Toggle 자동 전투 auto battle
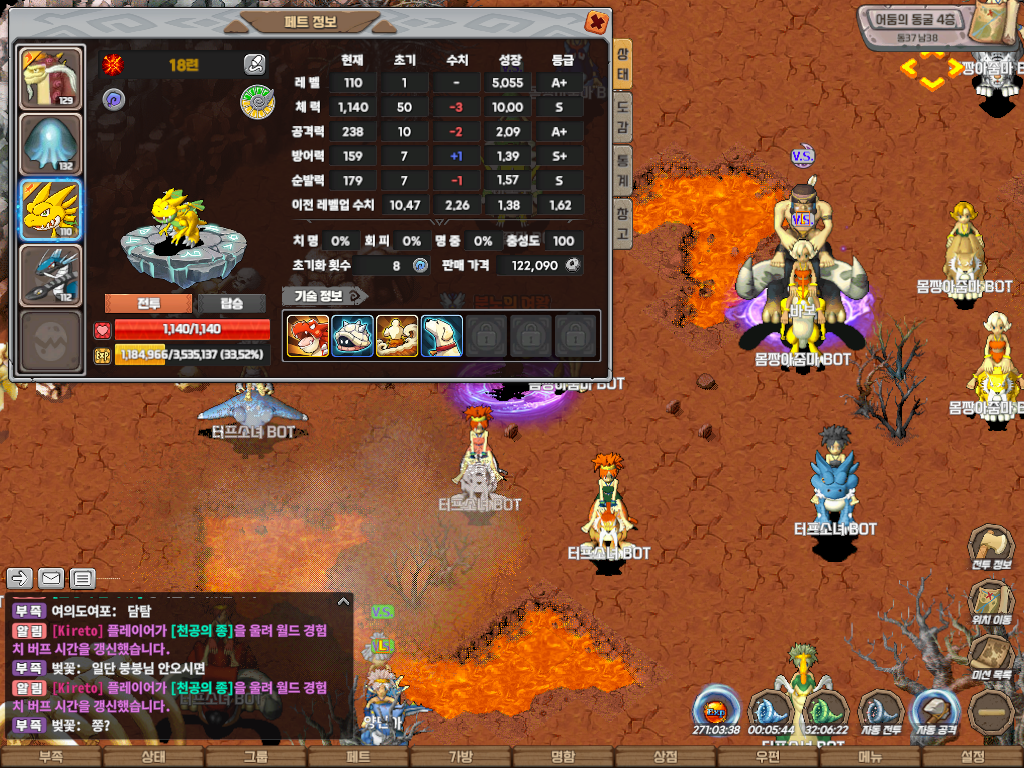This screenshot has width=1024, height=768. pos(881,712)
